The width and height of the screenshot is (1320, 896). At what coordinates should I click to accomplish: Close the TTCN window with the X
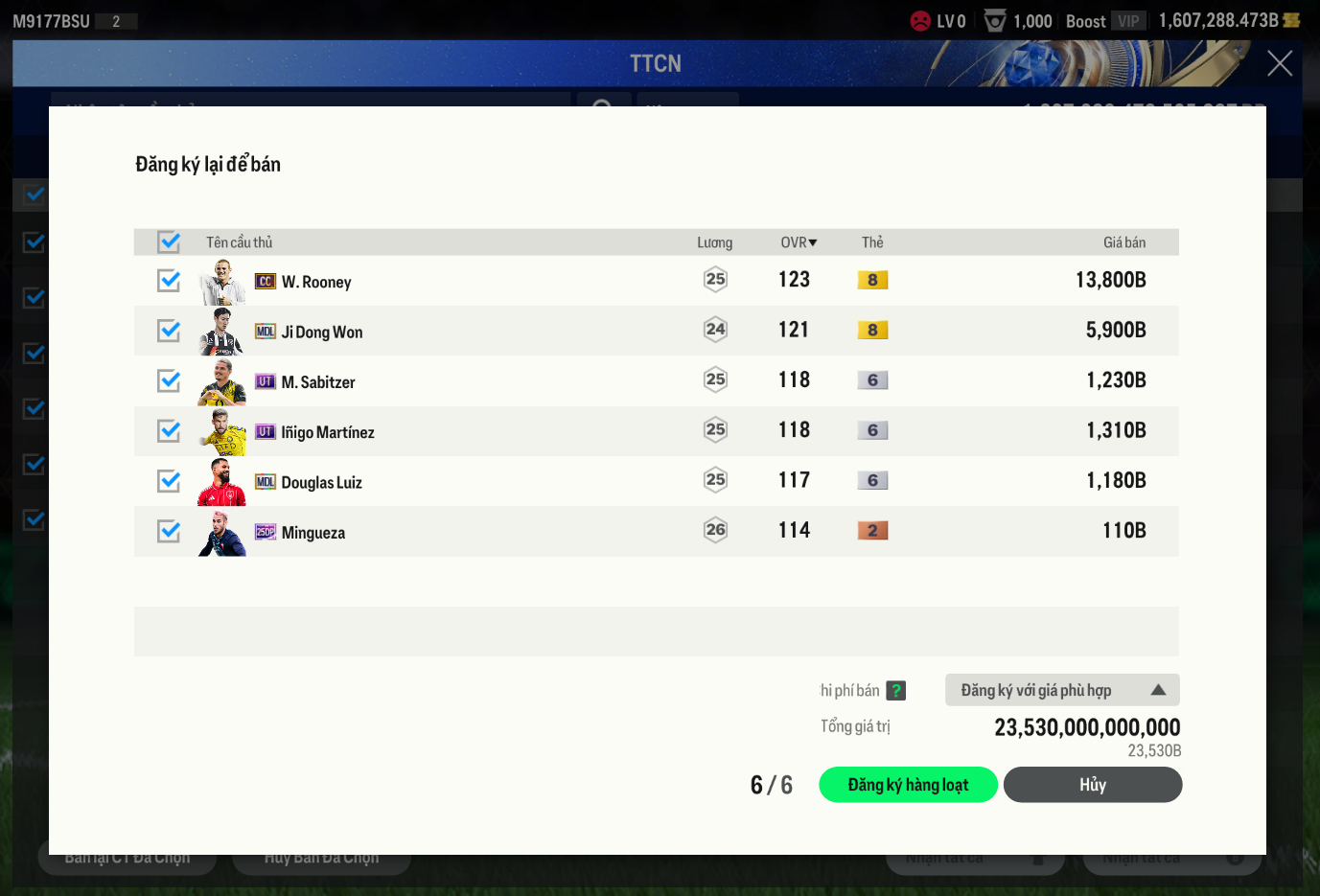pyautogui.click(x=1280, y=63)
